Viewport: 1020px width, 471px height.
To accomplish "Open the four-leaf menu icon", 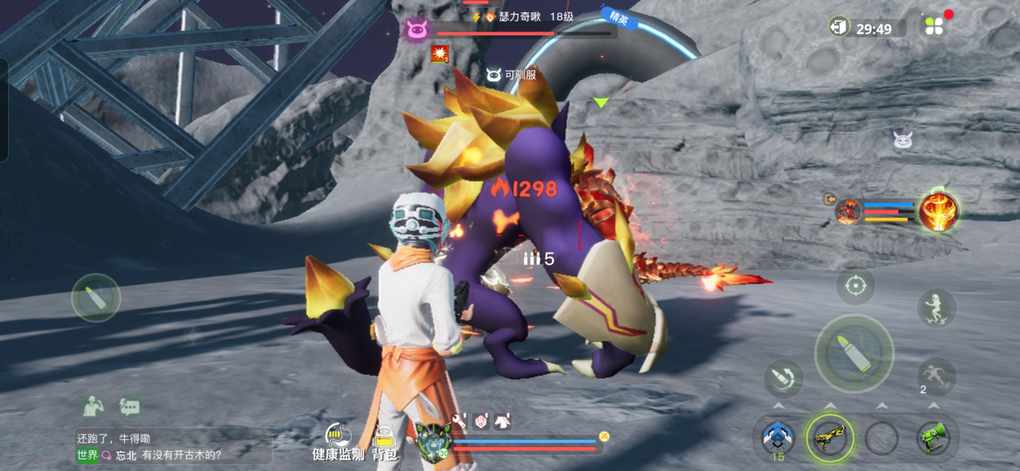I will click(932, 27).
